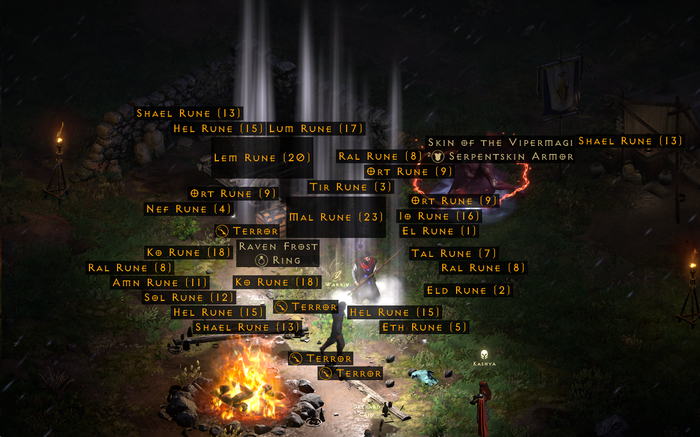Viewport: 700px width, 437px height.
Task: Click the El Rune (1) label
Action: tap(439, 231)
